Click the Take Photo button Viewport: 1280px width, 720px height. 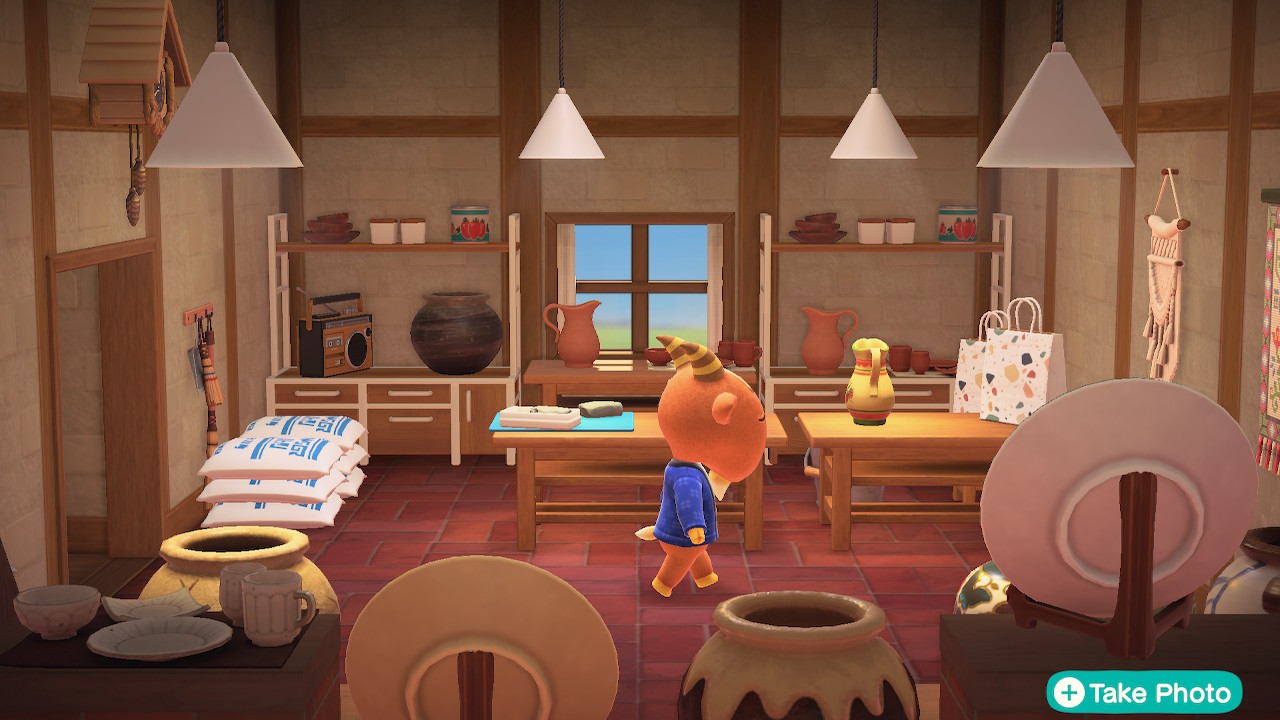click(x=1144, y=692)
